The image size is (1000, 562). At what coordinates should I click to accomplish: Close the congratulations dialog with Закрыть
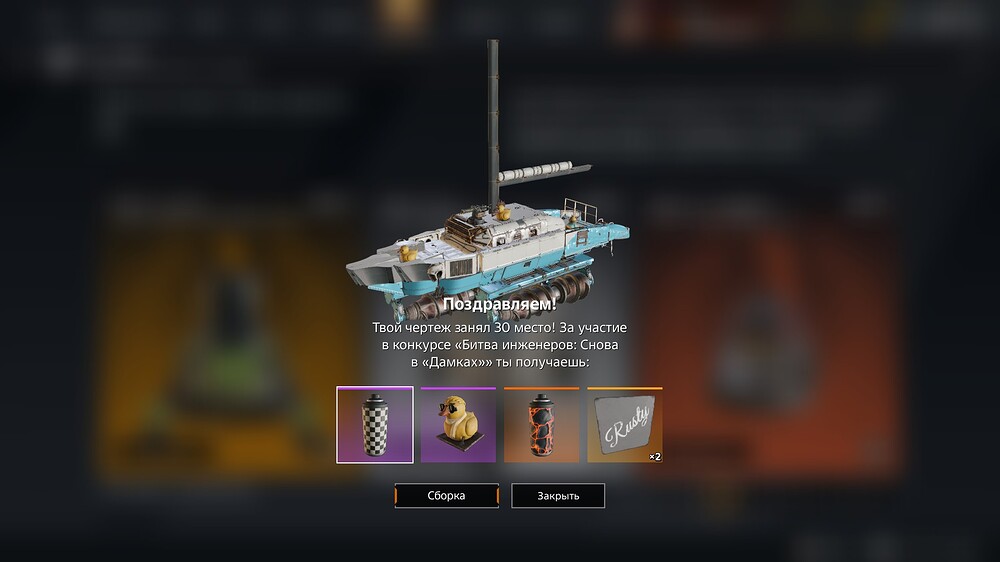[x=558, y=496]
